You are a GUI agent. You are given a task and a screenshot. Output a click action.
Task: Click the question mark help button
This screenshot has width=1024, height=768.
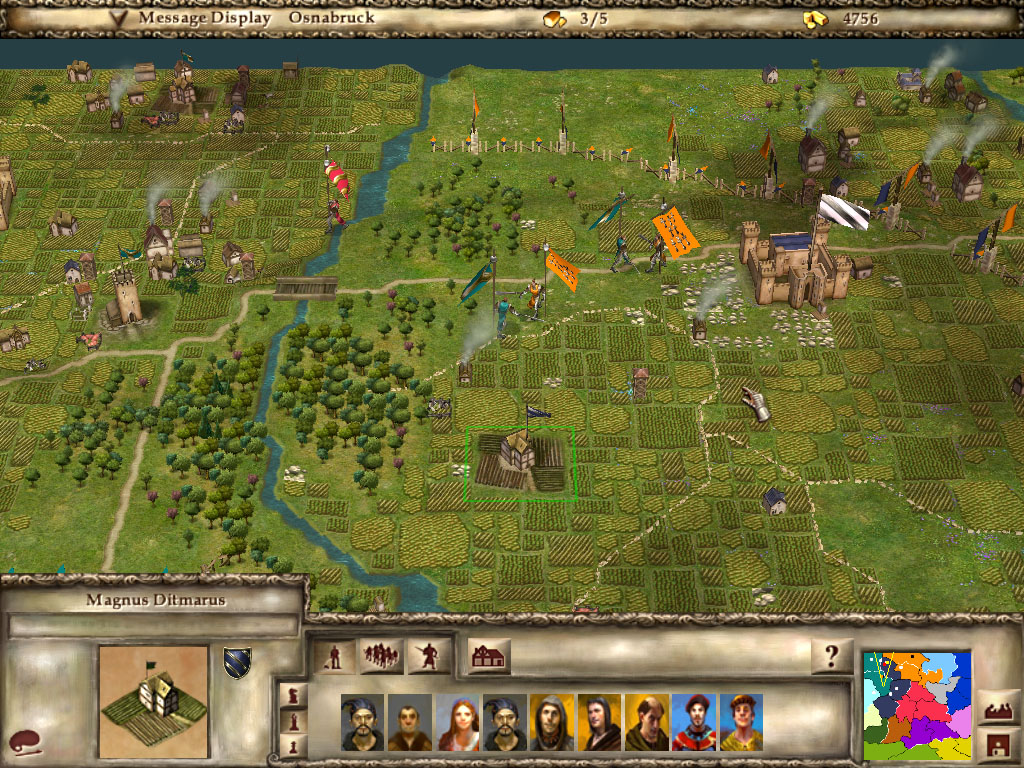coord(832,657)
